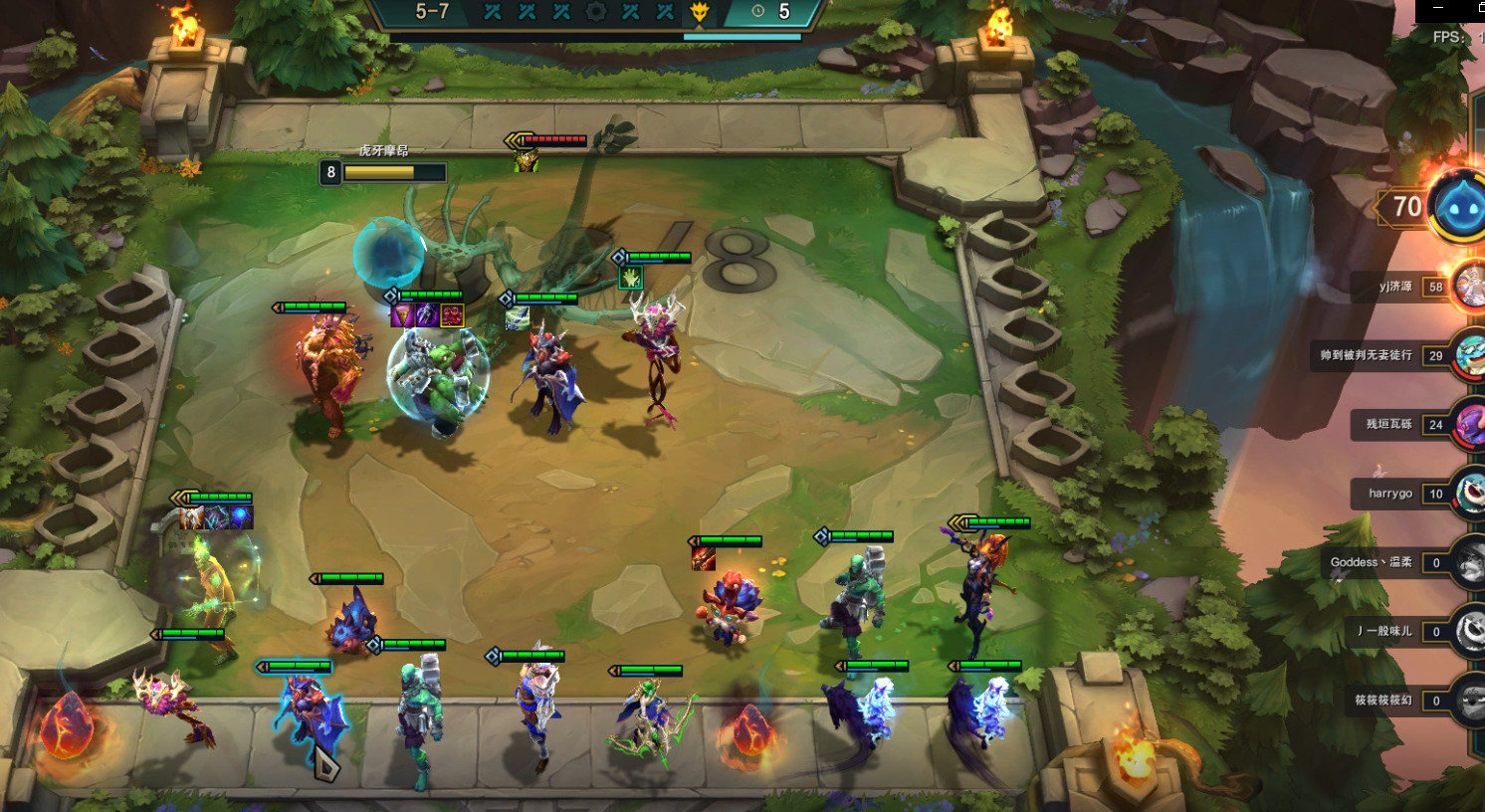Viewport: 1485px width, 812px height.
Task: Click your own blue tactician portrait with 70 health
Action: click(x=1459, y=207)
